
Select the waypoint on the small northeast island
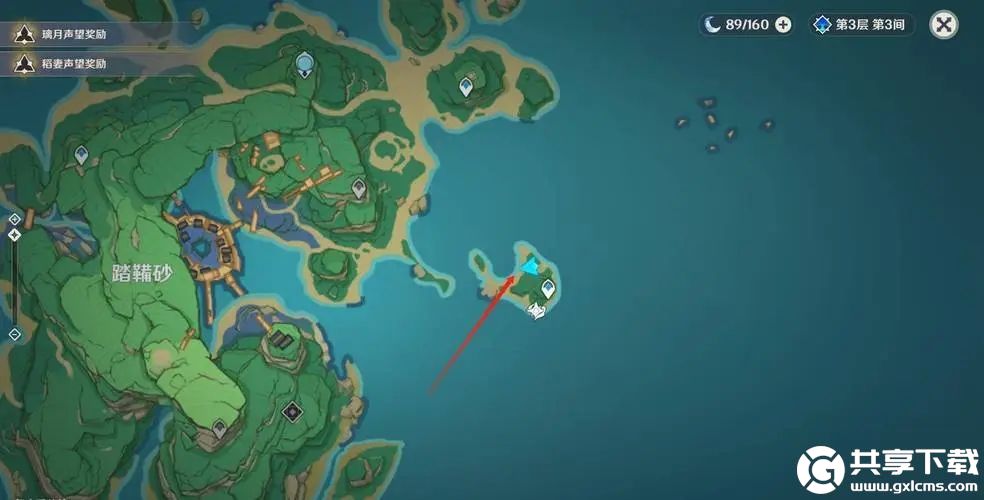point(466,88)
